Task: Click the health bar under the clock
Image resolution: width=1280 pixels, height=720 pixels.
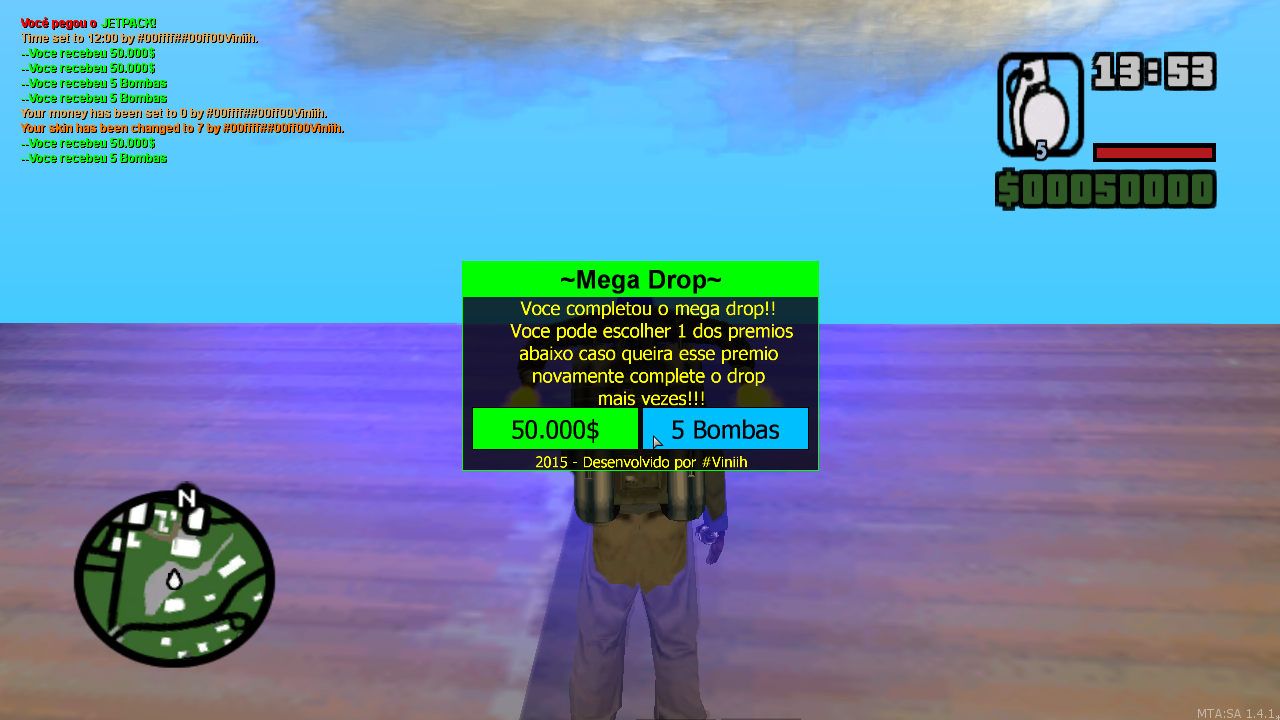Action: tap(1154, 152)
